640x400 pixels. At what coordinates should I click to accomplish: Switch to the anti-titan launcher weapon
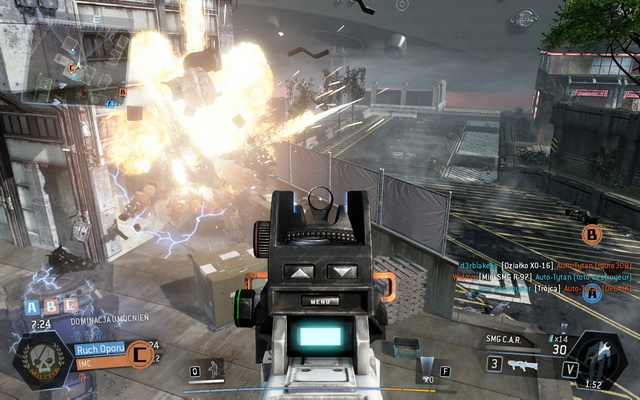[522, 365]
